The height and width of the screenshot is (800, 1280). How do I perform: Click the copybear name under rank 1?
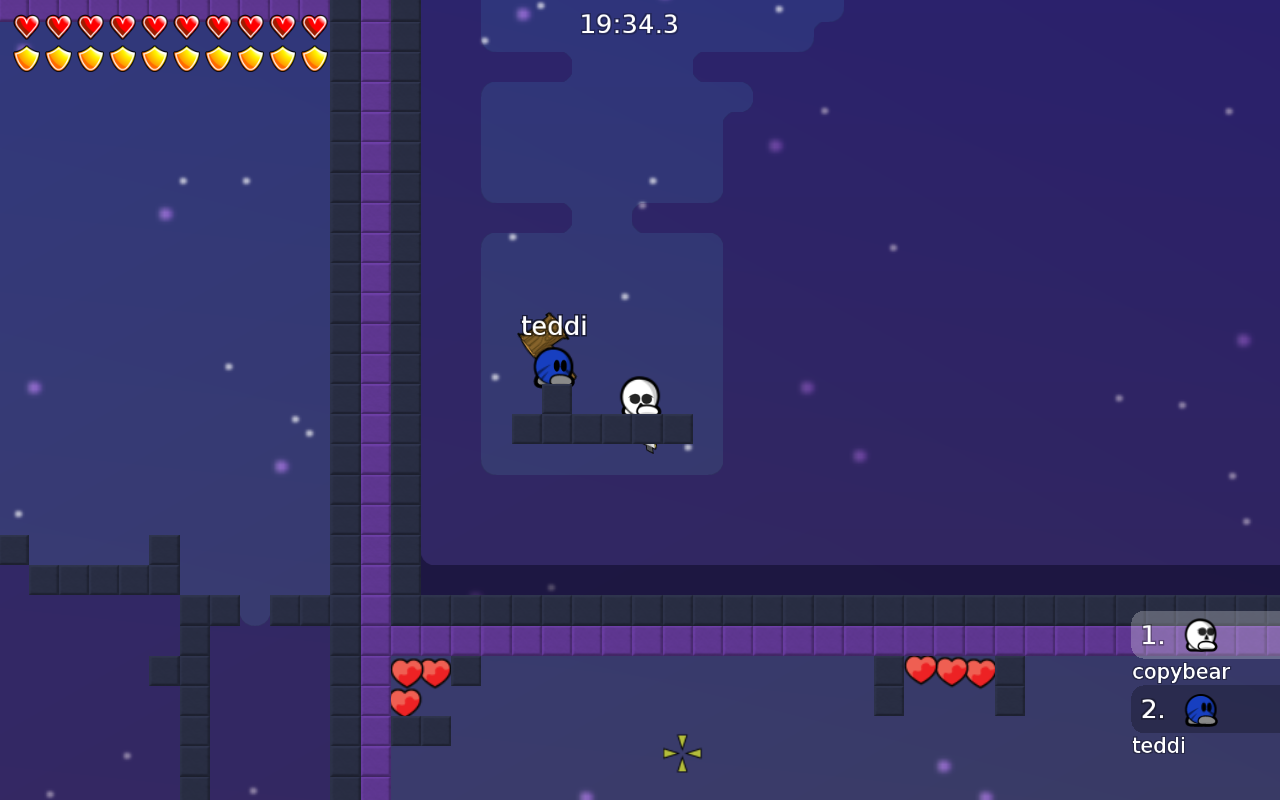1181,672
